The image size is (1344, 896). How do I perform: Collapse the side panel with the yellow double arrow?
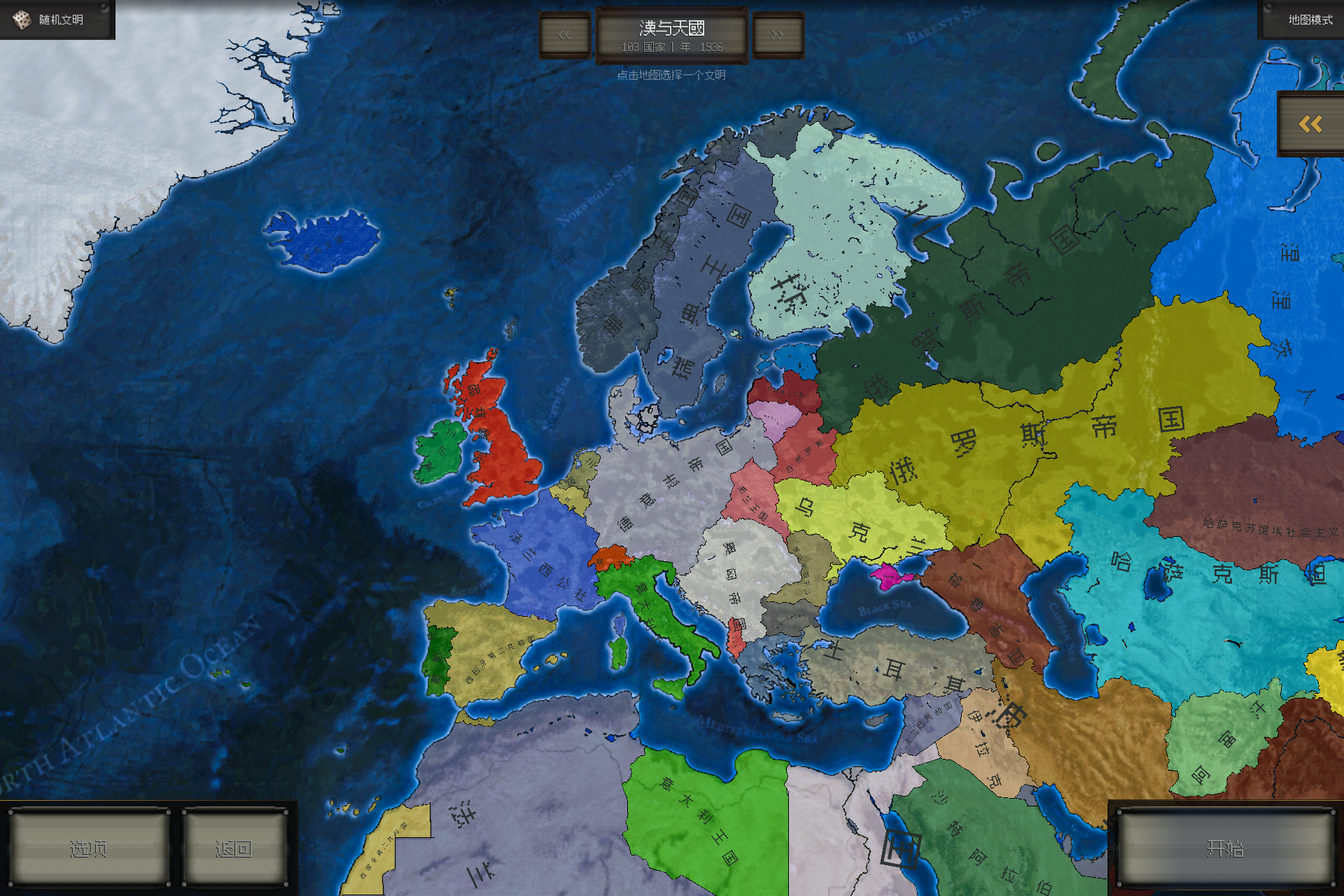pos(1310,125)
